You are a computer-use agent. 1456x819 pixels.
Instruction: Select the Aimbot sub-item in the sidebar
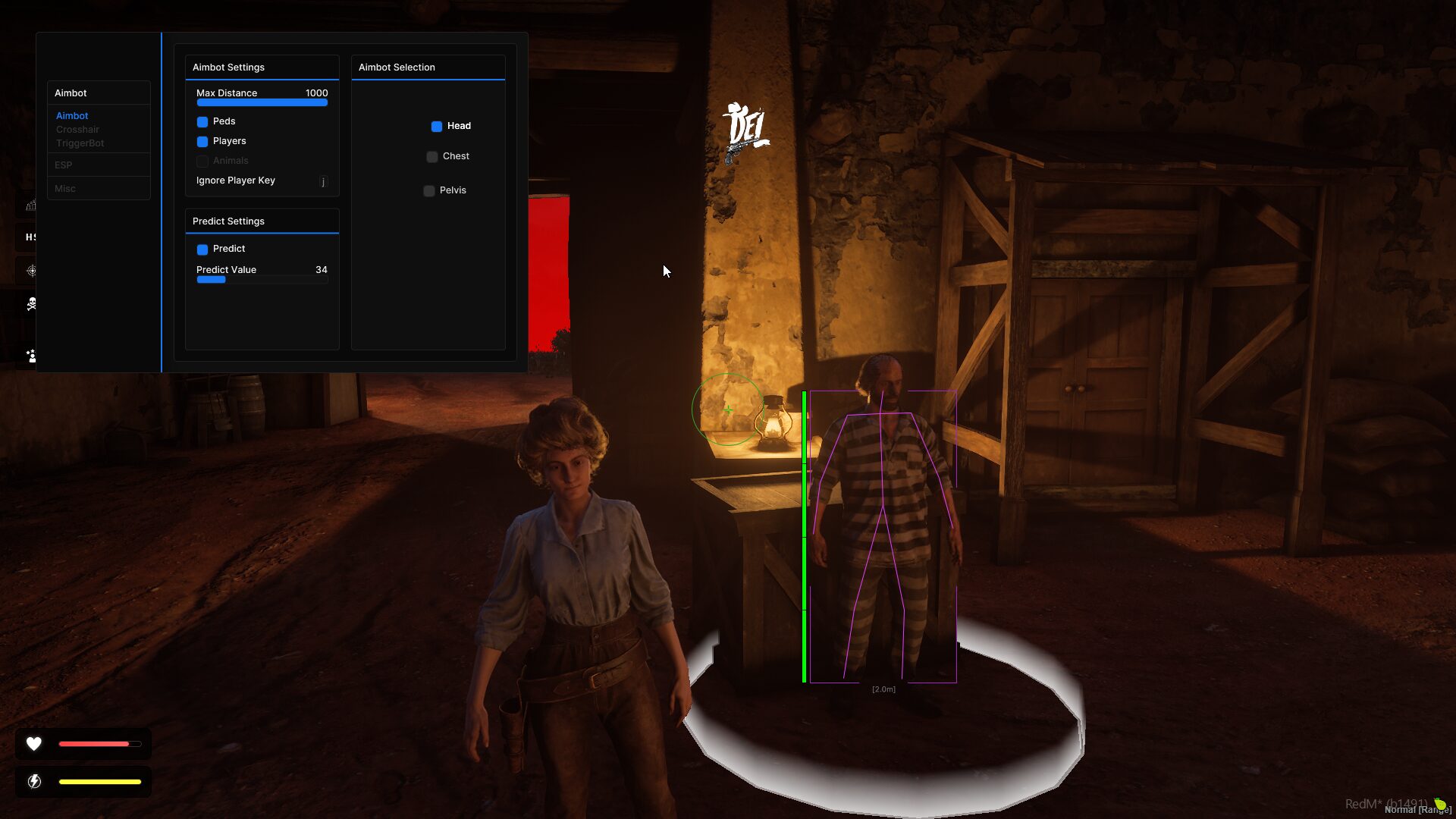click(72, 116)
